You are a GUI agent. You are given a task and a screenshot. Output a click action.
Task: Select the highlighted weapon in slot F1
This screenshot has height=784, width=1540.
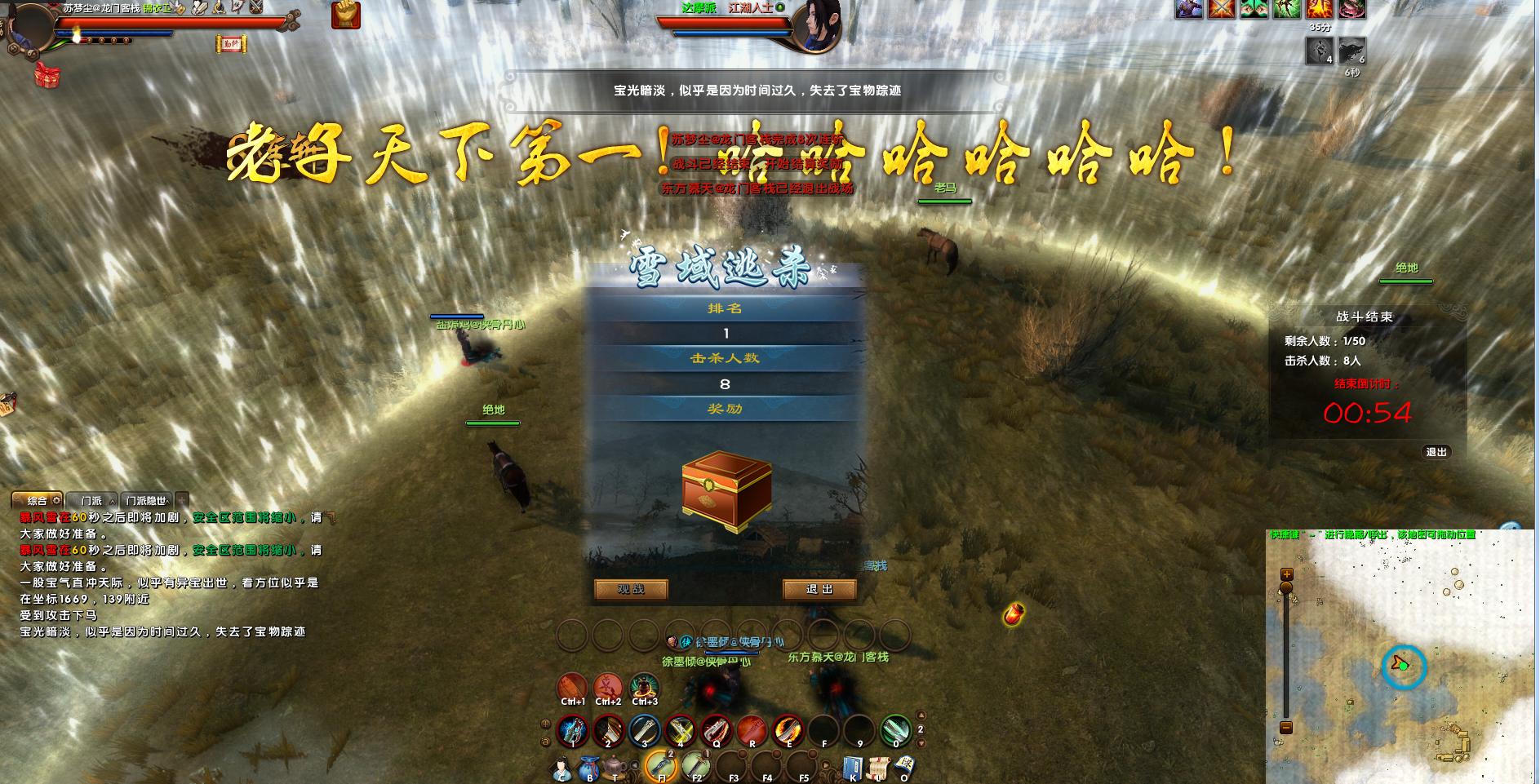coord(661,765)
